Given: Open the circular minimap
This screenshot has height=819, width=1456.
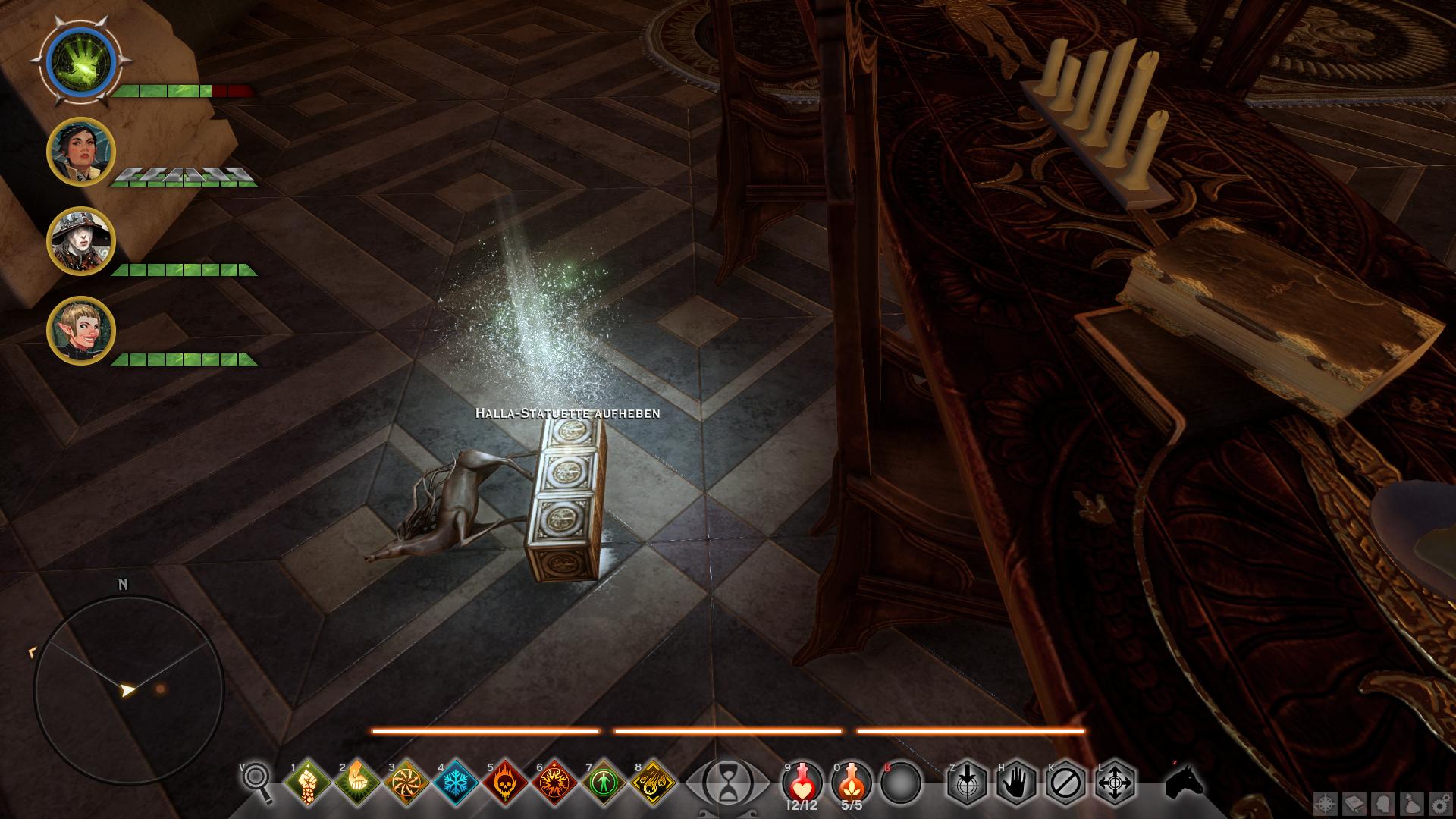Looking at the screenshot, I should pyautogui.click(x=129, y=690).
